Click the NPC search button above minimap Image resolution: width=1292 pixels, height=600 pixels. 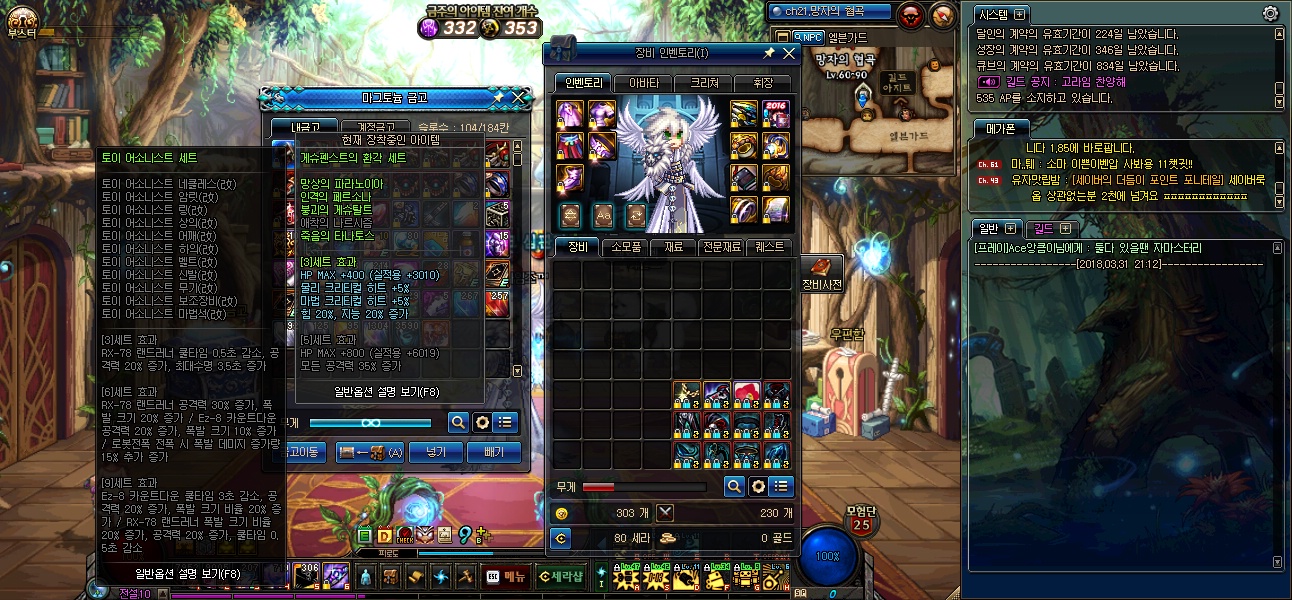point(807,37)
